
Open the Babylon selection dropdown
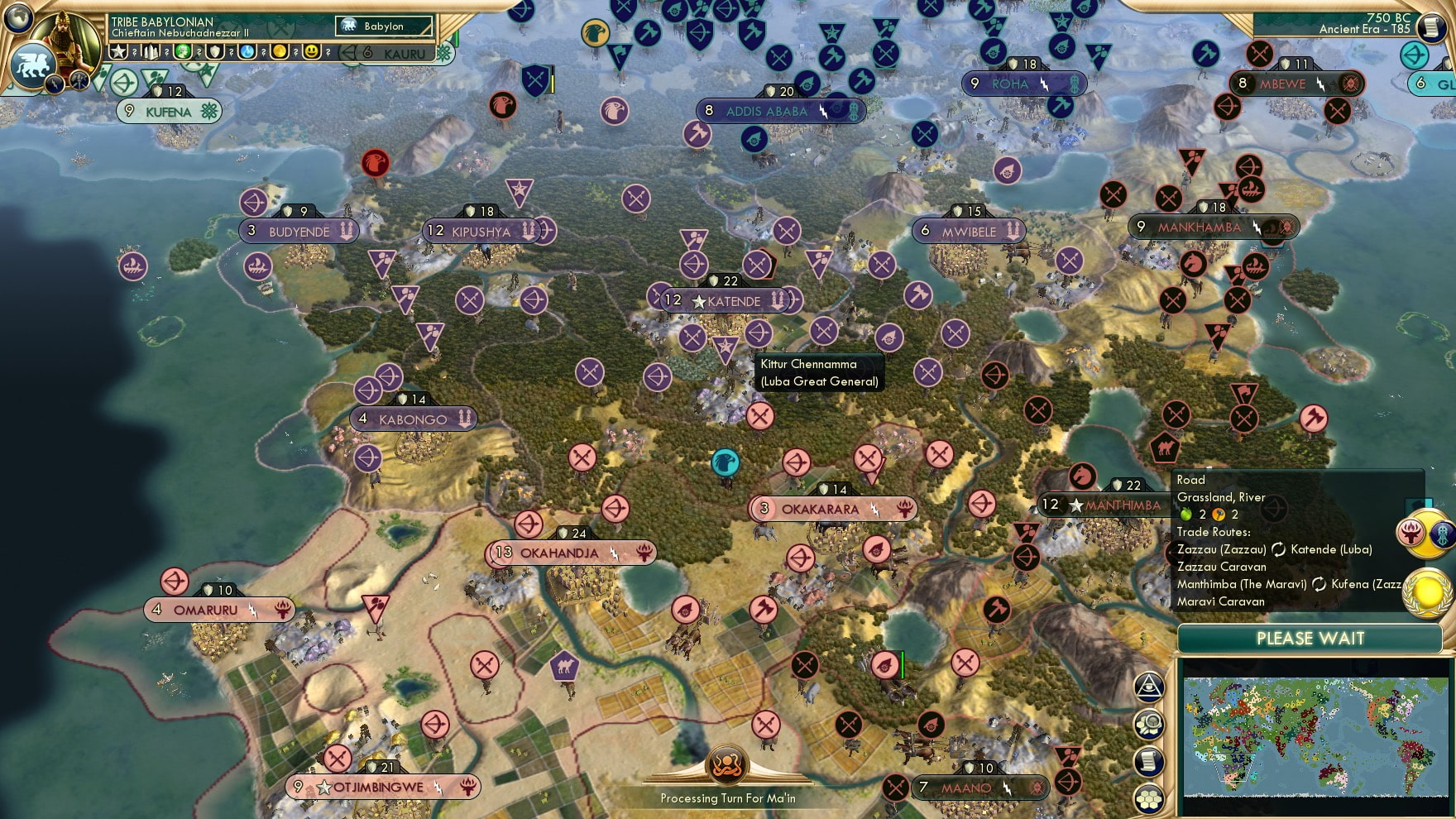[382, 26]
